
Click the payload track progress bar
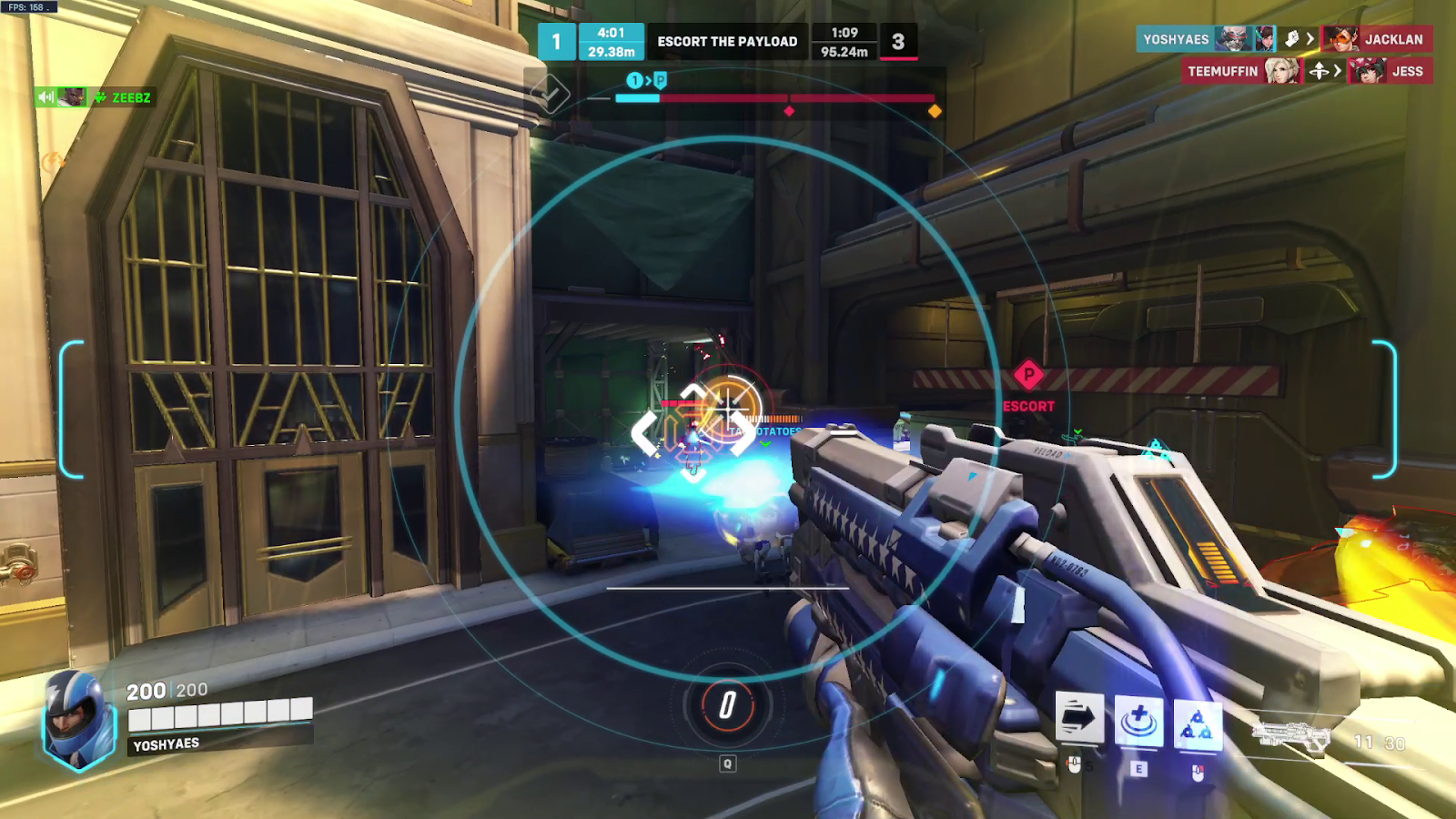coord(774,98)
